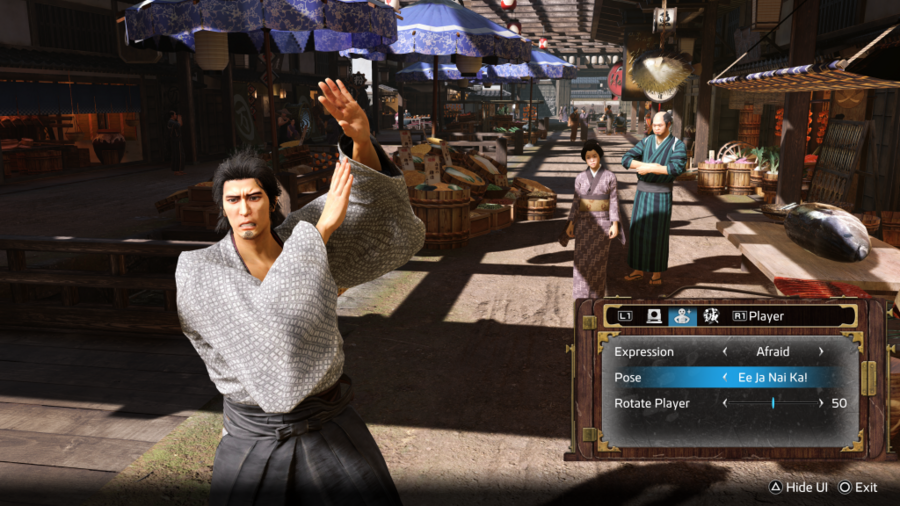Image resolution: width=900 pixels, height=506 pixels.
Task: Click the left arrow beside Afraid expression
Action: point(724,352)
